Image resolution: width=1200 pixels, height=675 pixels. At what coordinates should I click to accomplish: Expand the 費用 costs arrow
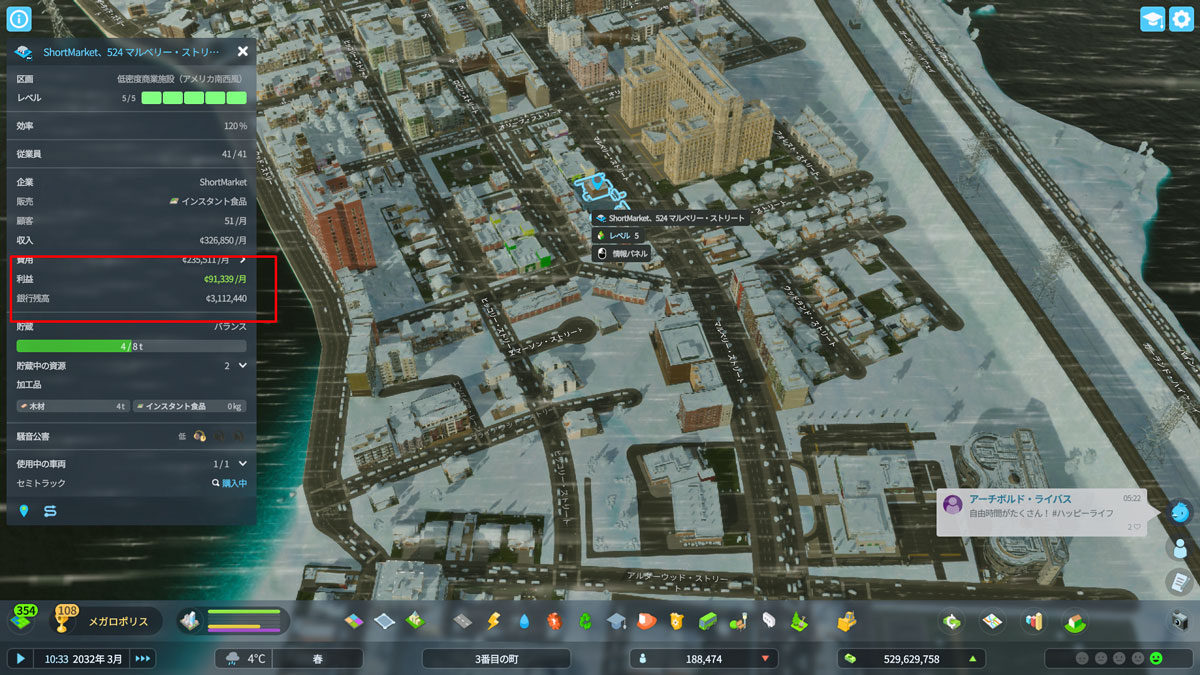click(242, 259)
